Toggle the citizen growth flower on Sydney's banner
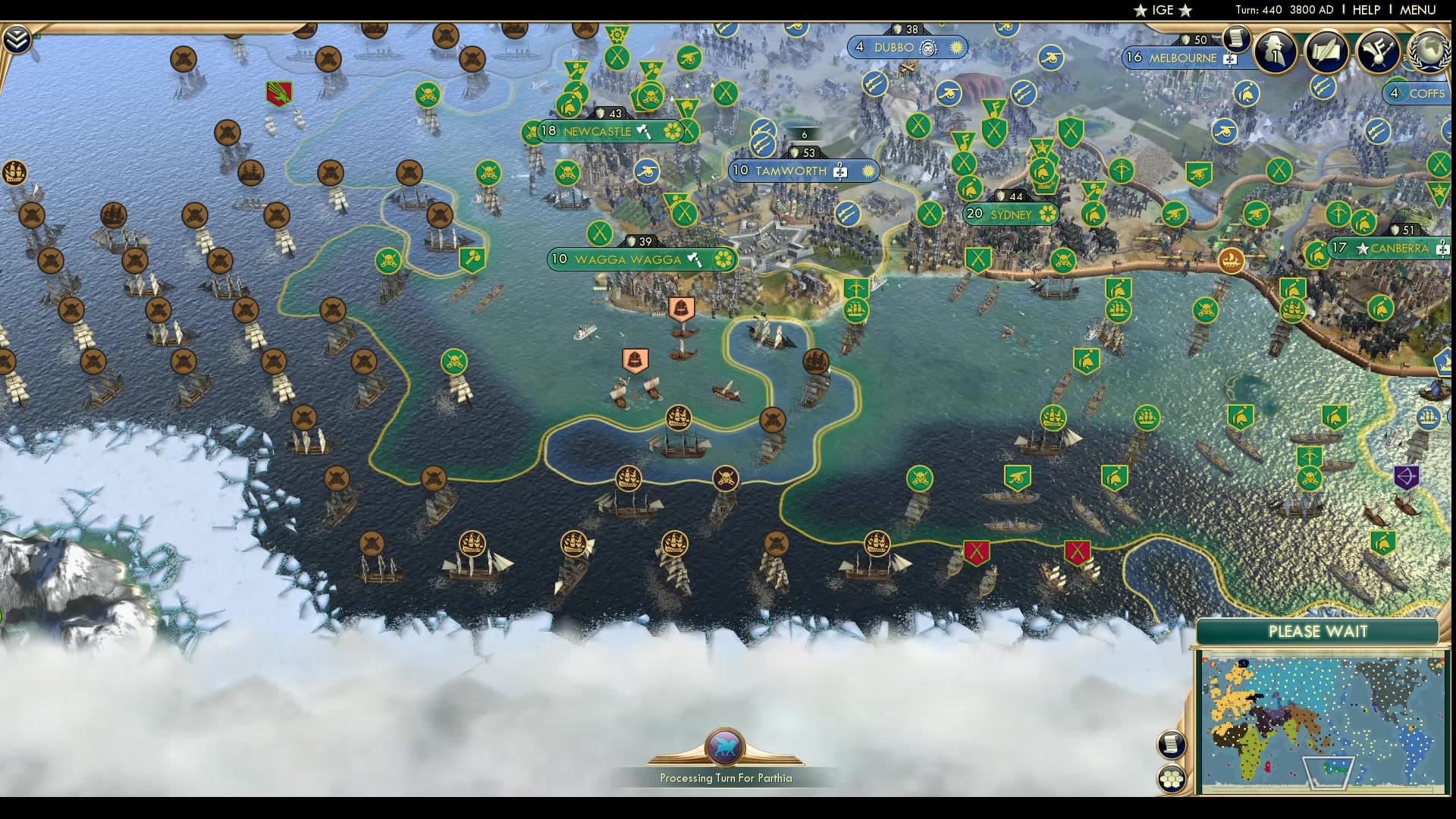The height and width of the screenshot is (819, 1456). click(1048, 215)
